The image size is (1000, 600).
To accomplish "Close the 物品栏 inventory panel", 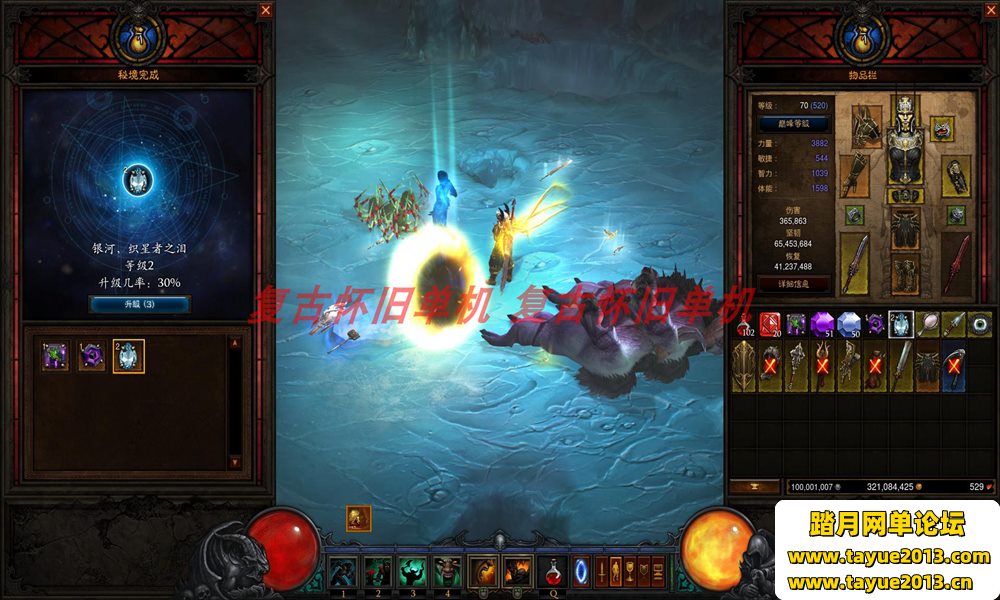I will [986, 10].
